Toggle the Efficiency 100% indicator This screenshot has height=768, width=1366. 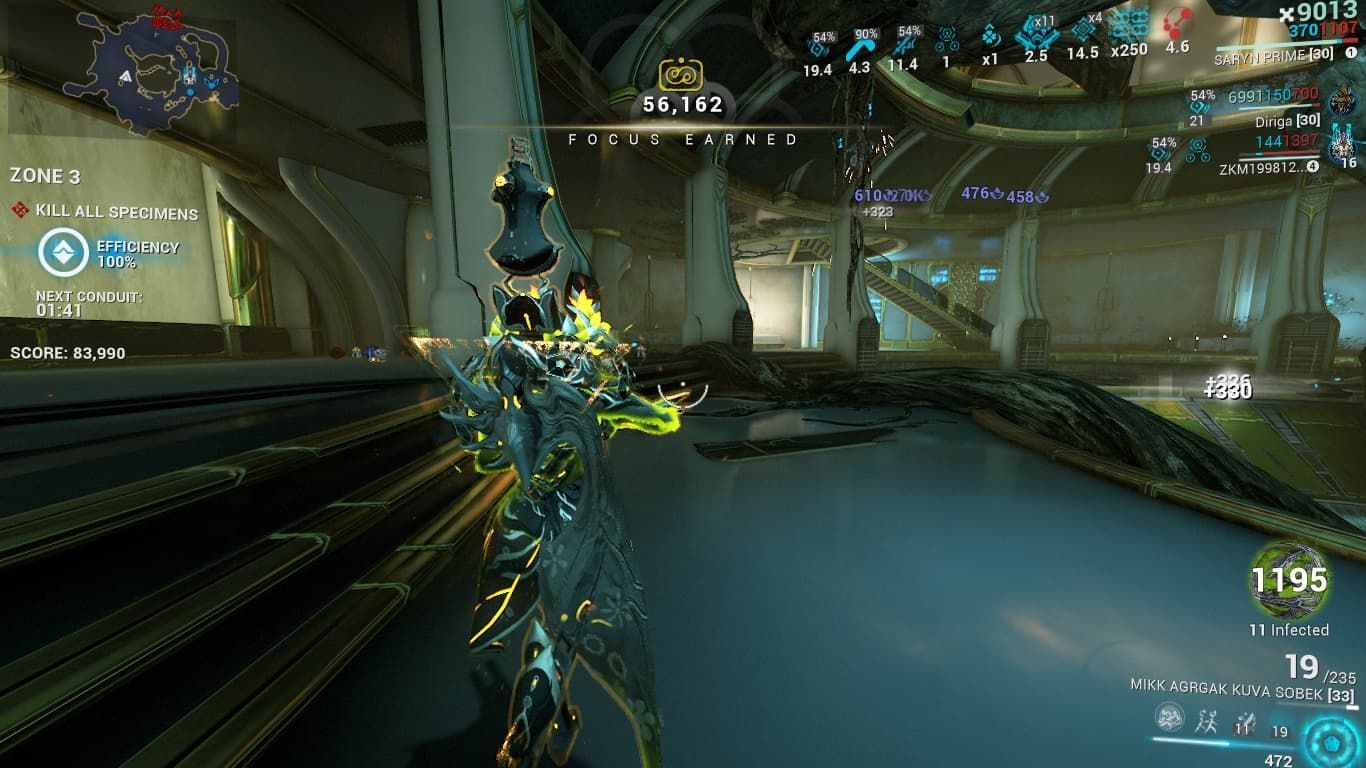[x=63, y=253]
